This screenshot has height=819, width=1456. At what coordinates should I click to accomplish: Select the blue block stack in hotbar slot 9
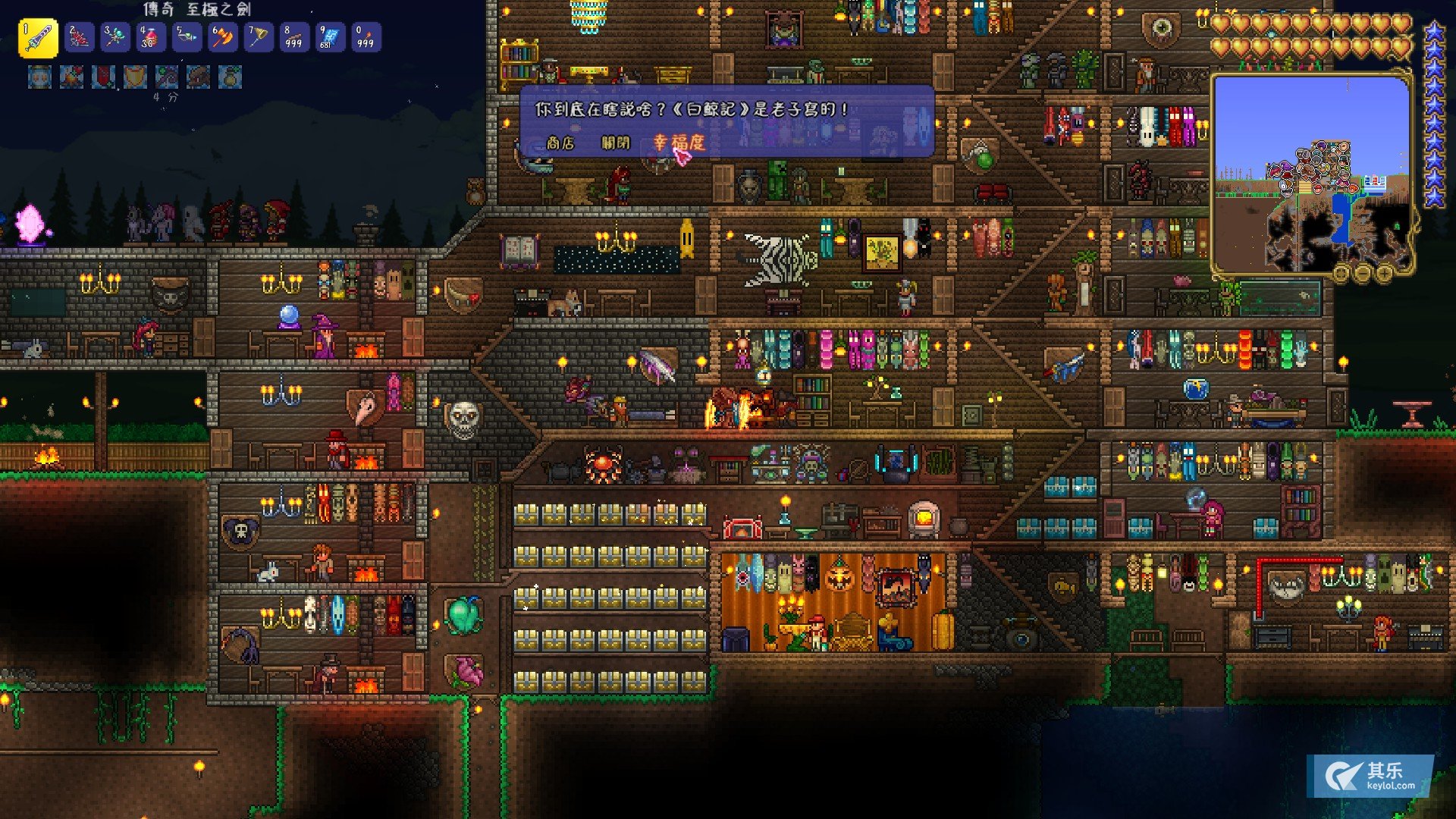[x=329, y=38]
